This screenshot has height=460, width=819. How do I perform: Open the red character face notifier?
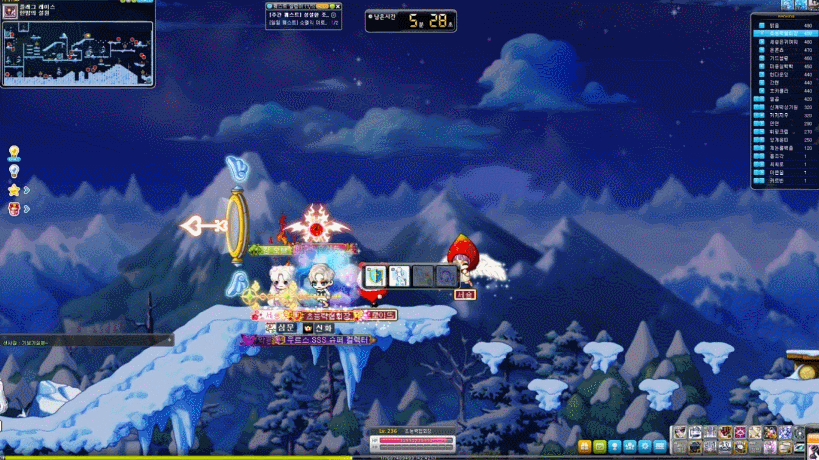click(15, 209)
